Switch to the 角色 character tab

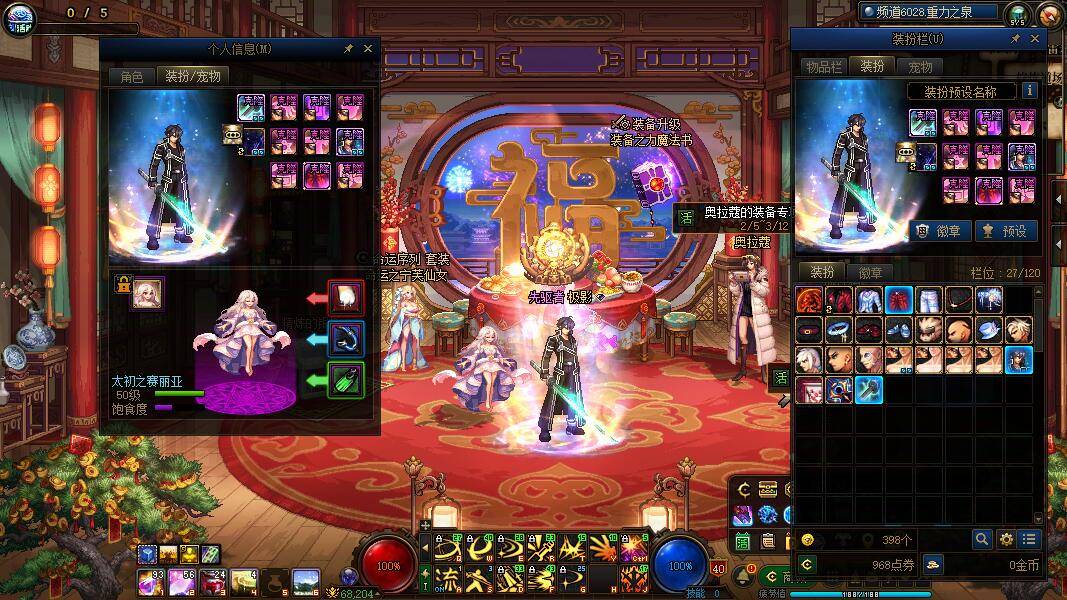click(131, 76)
